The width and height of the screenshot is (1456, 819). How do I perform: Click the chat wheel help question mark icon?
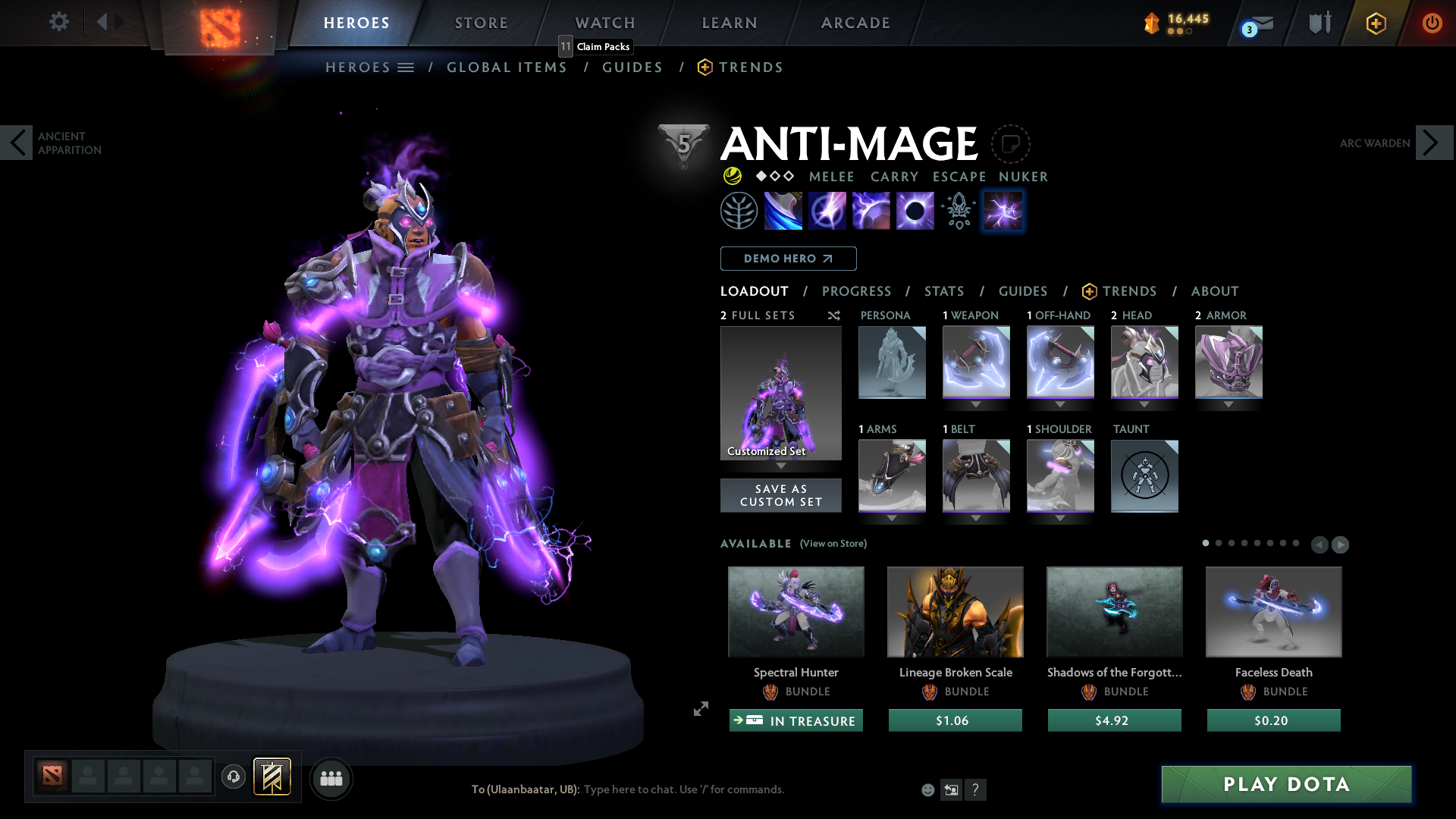pos(977,789)
